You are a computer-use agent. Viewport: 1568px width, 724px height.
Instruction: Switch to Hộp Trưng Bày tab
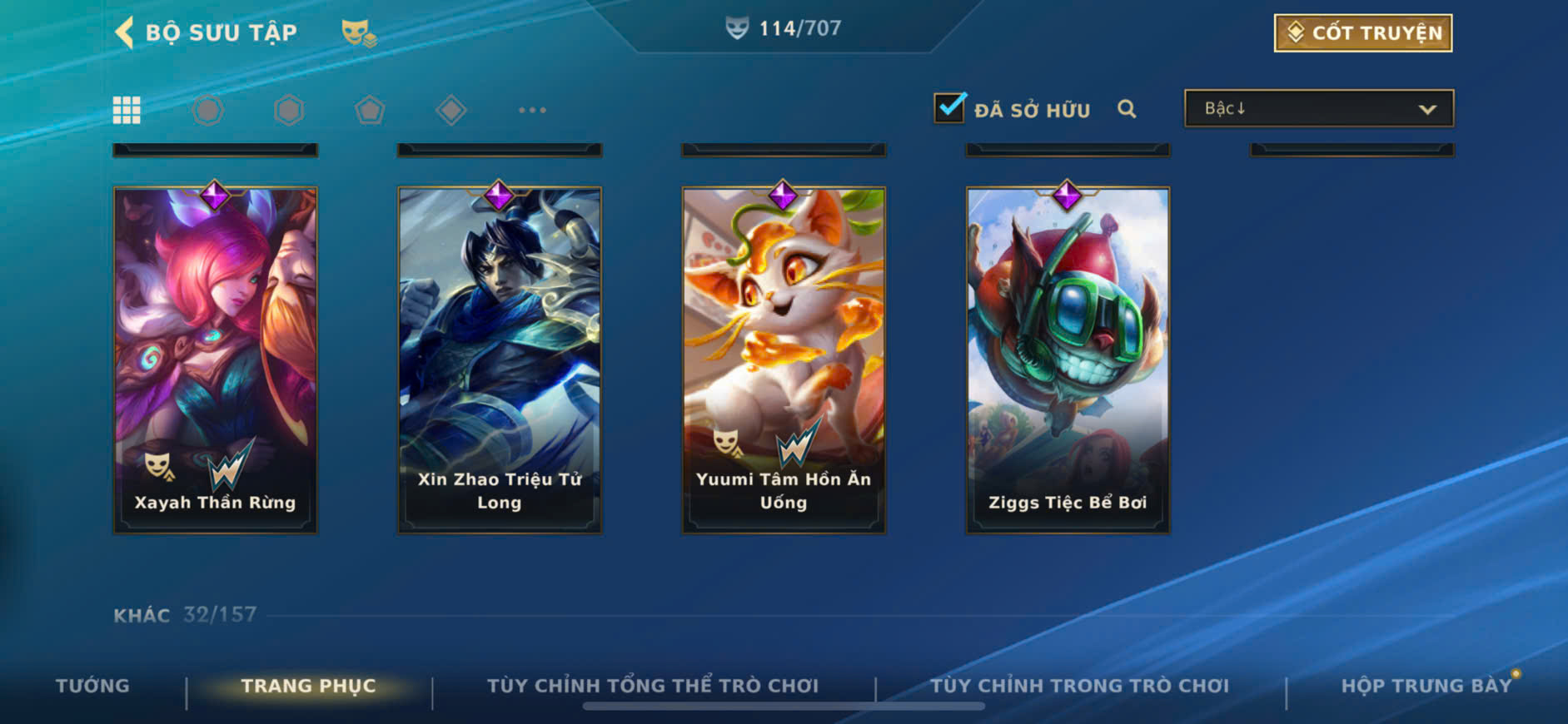coord(1426,686)
